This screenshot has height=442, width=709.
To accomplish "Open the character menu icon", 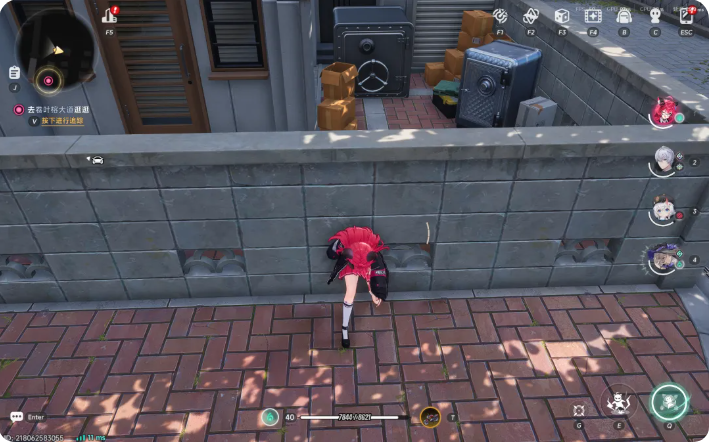I will pos(655,16).
